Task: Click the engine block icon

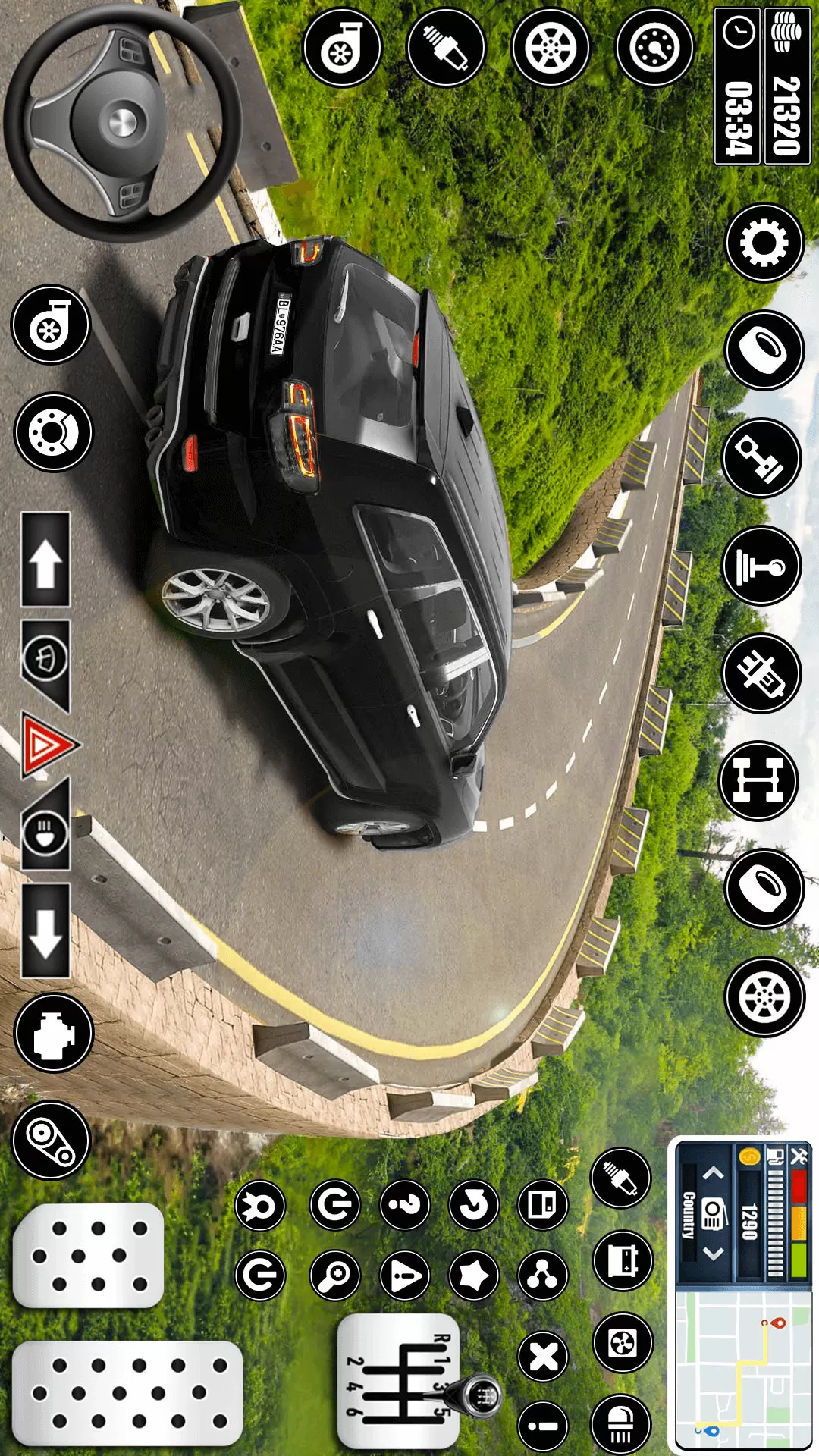Action: 53,1032
